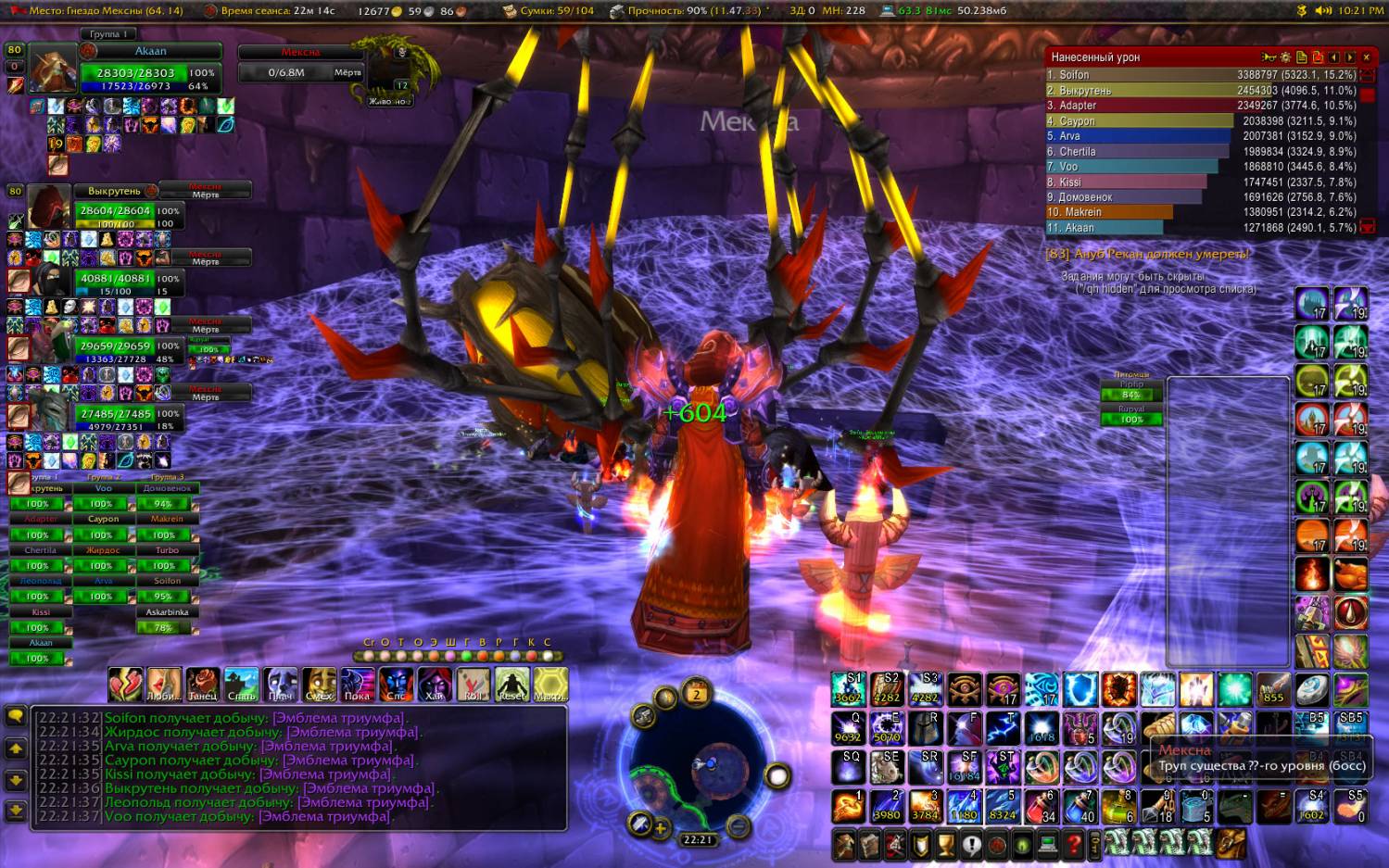
Task: Use the blue mana potion on key 7
Action: (1080, 807)
